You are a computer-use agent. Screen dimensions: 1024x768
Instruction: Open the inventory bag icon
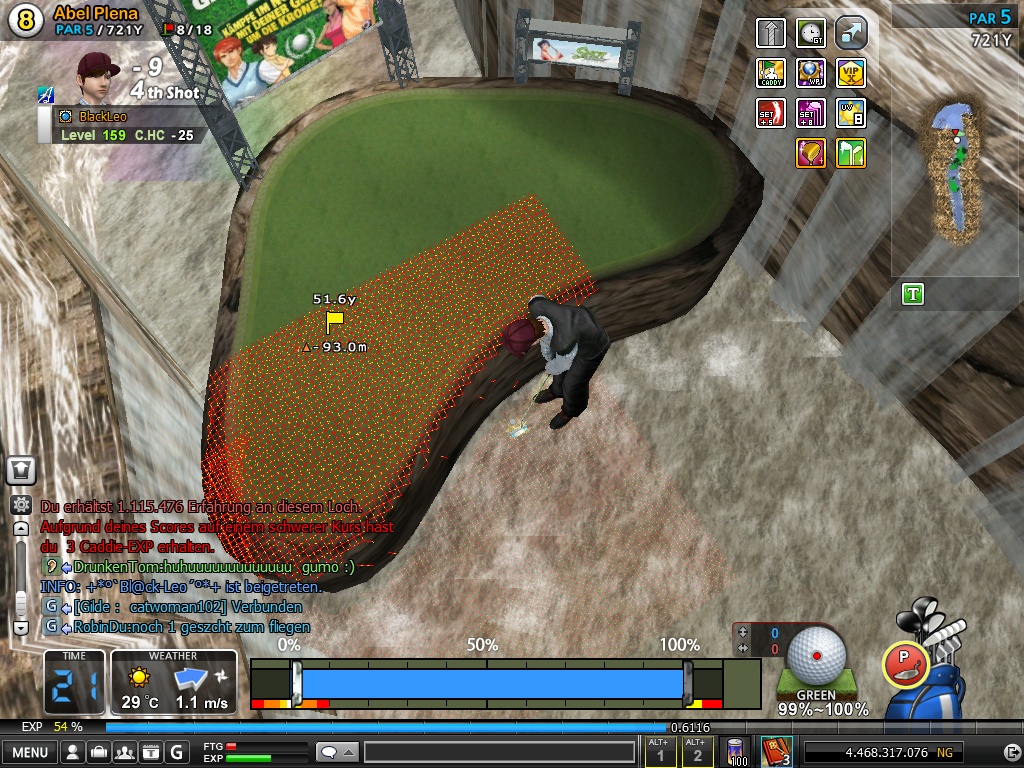click(x=99, y=752)
